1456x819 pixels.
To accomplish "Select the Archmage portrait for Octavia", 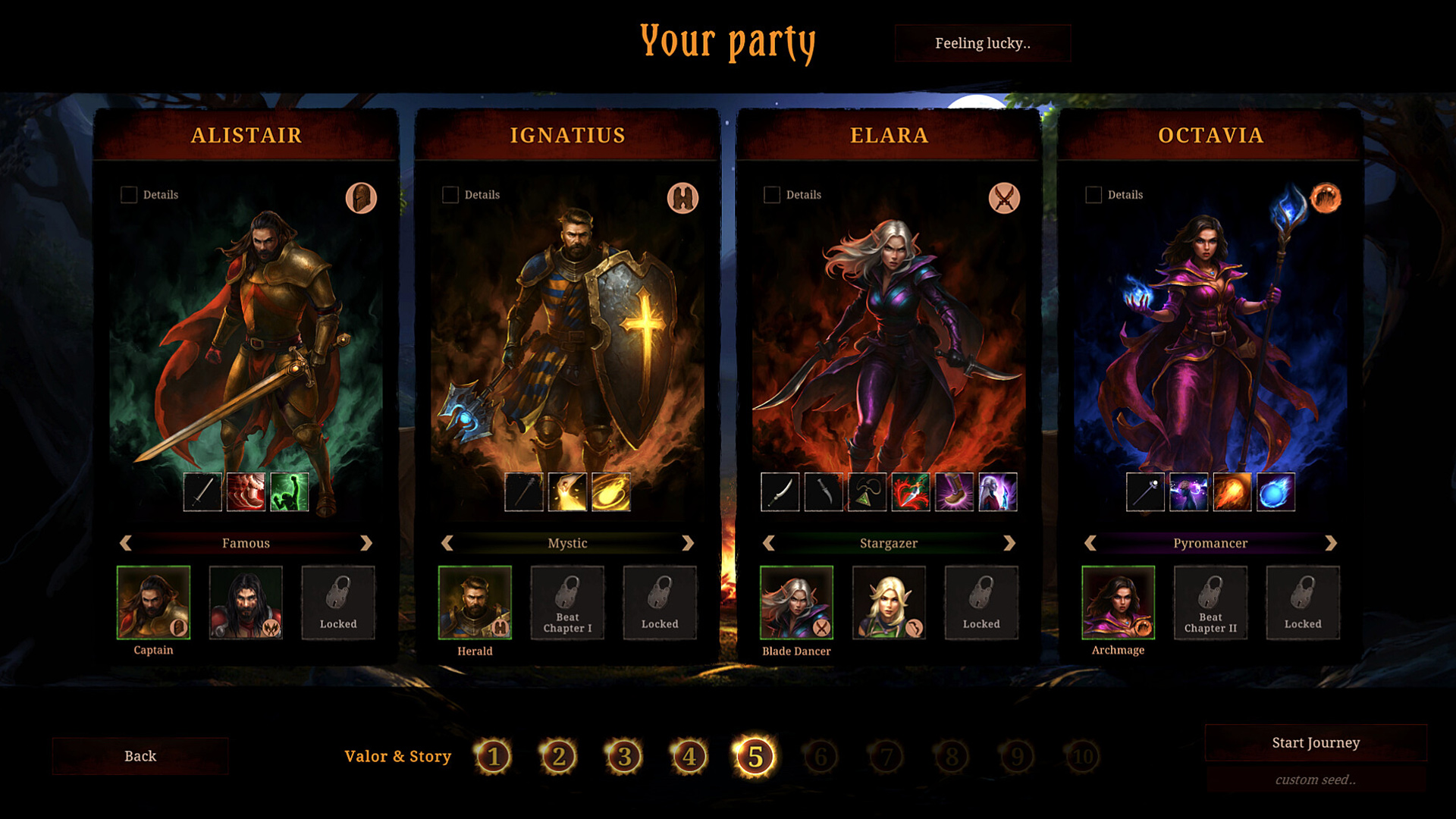I will [1118, 602].
